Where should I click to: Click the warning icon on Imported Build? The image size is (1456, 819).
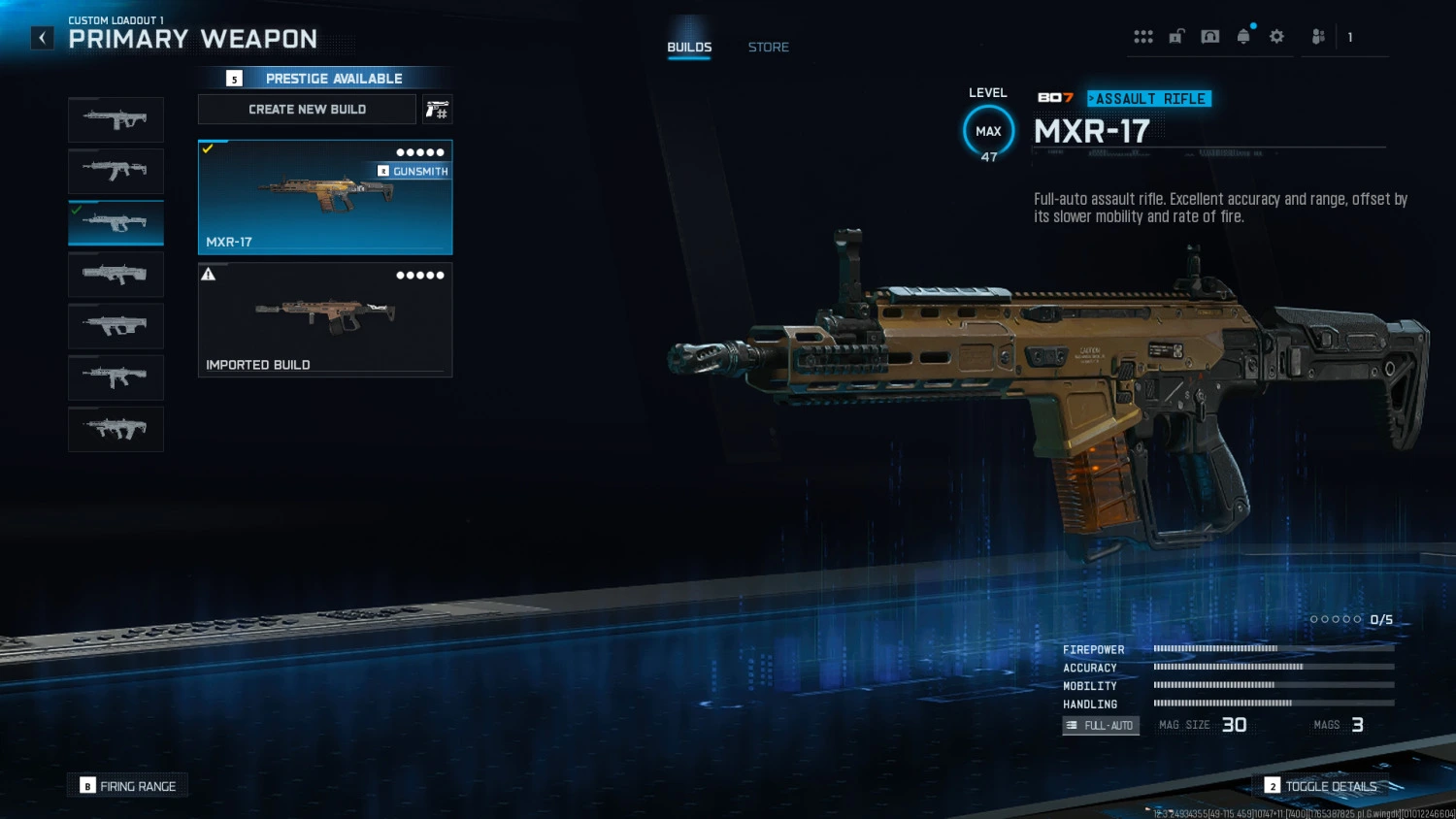coord(207,275)
